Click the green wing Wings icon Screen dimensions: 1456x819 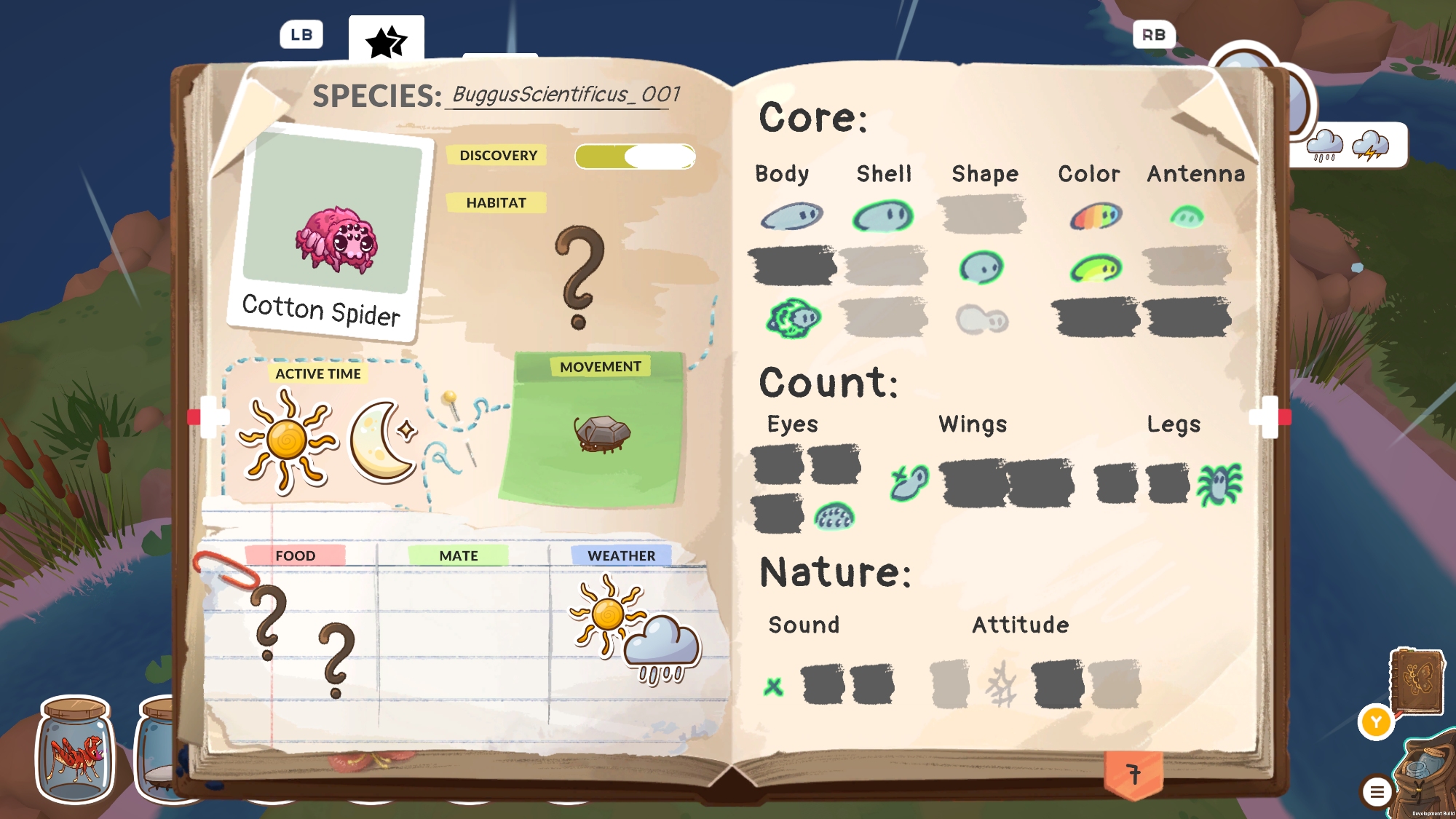(909, 483)
